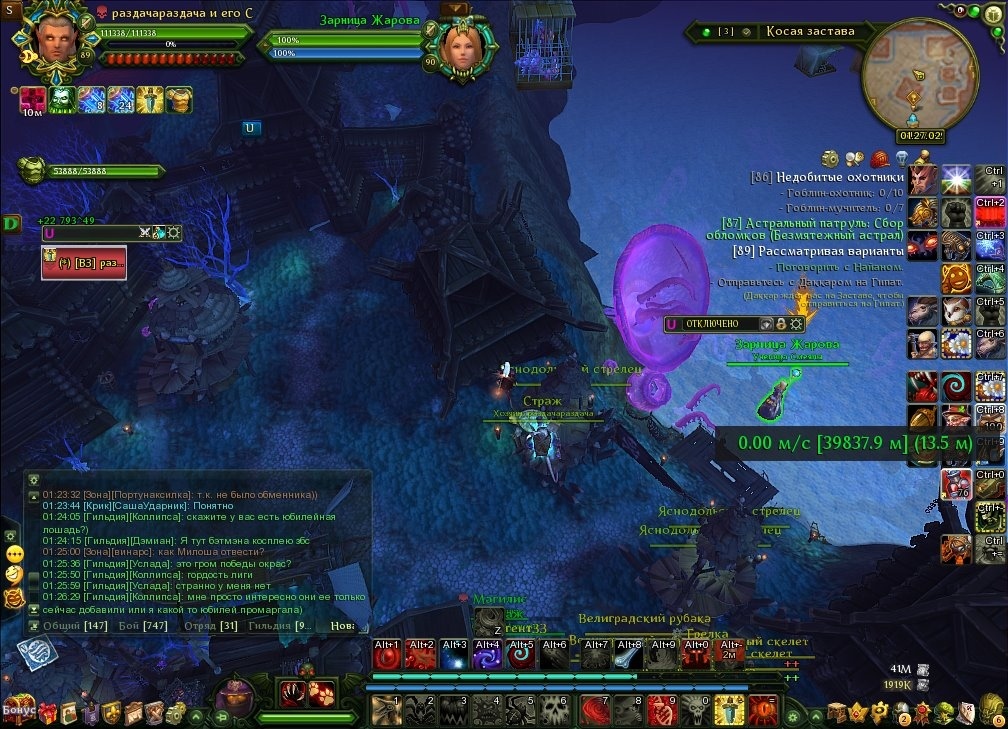Activate the red eye ability slot
Image resolution: width=1008 pixels, height=729 pixels.
pyautogui.click(x=763, y=709)
